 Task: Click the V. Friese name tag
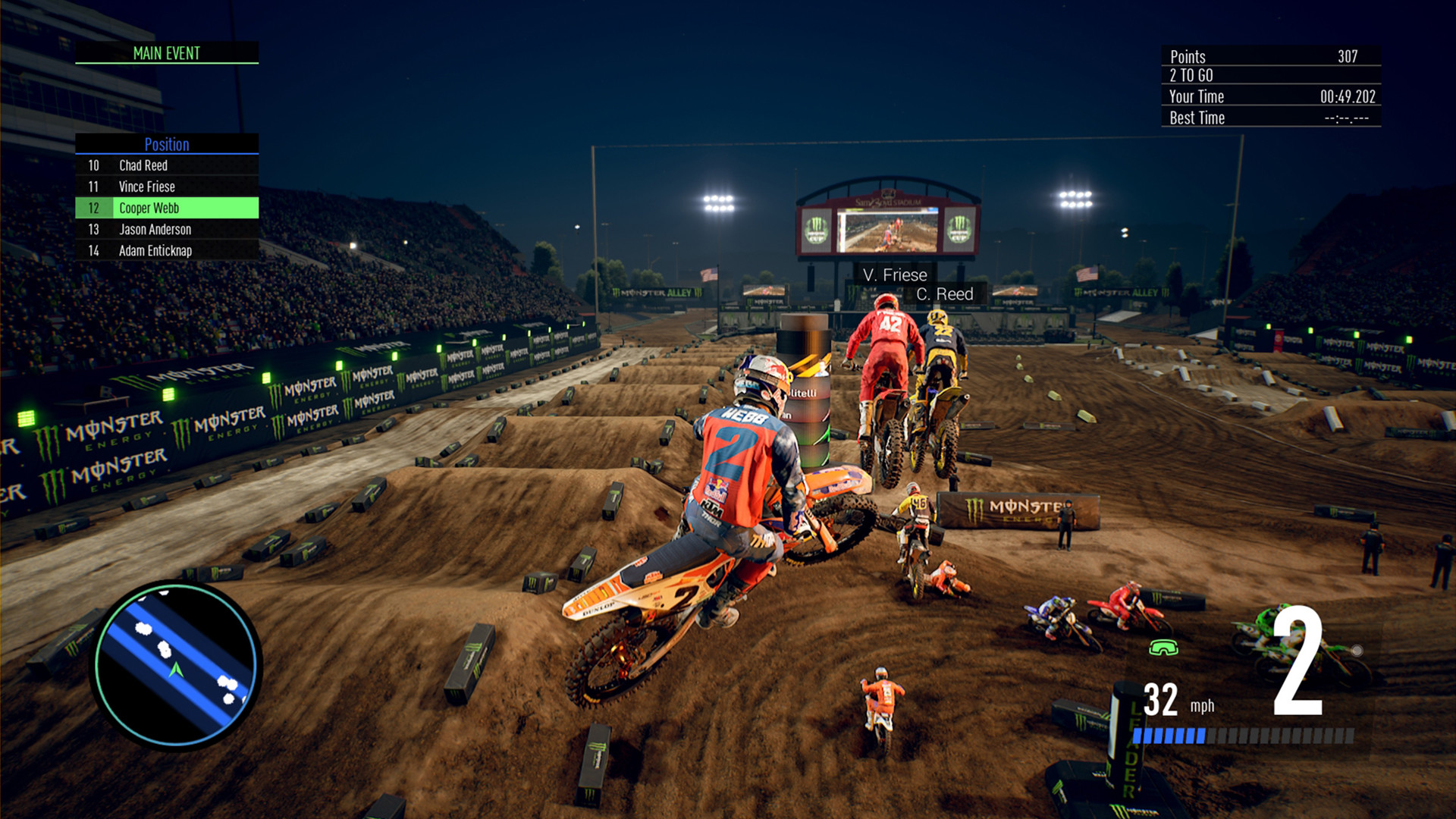pos(896,275)
